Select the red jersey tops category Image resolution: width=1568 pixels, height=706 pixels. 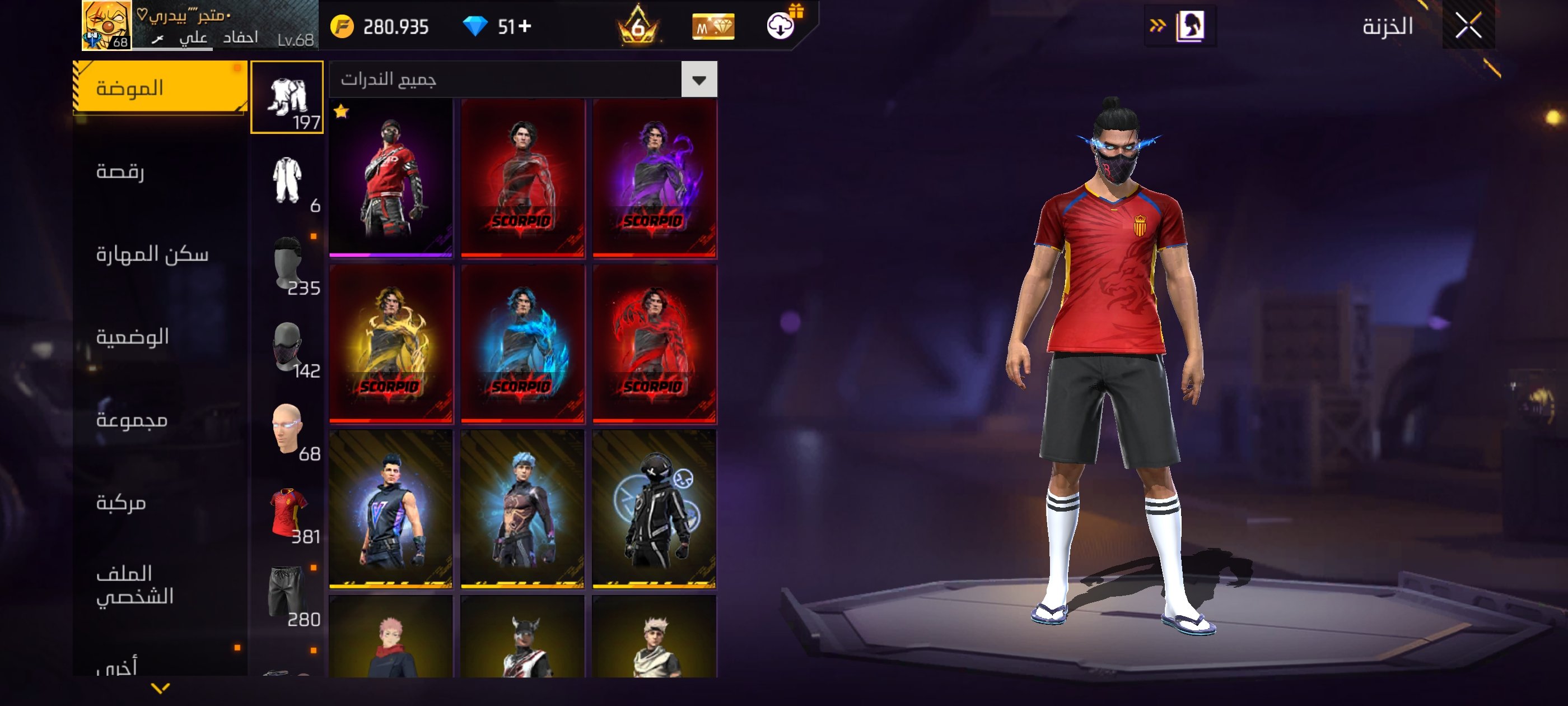(288, 512)
